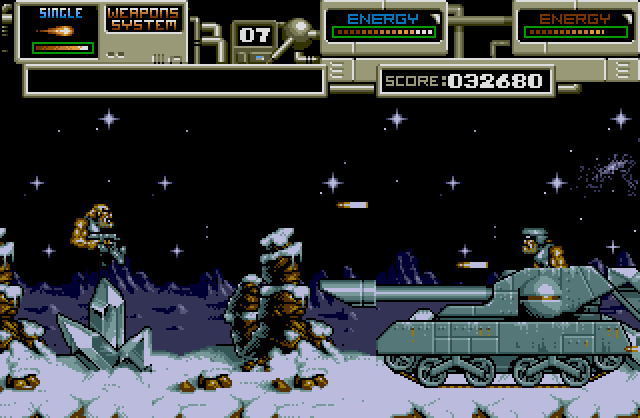640x418 pixels.
Task: Open the Weapons System panel
Action: pos(145,18)
